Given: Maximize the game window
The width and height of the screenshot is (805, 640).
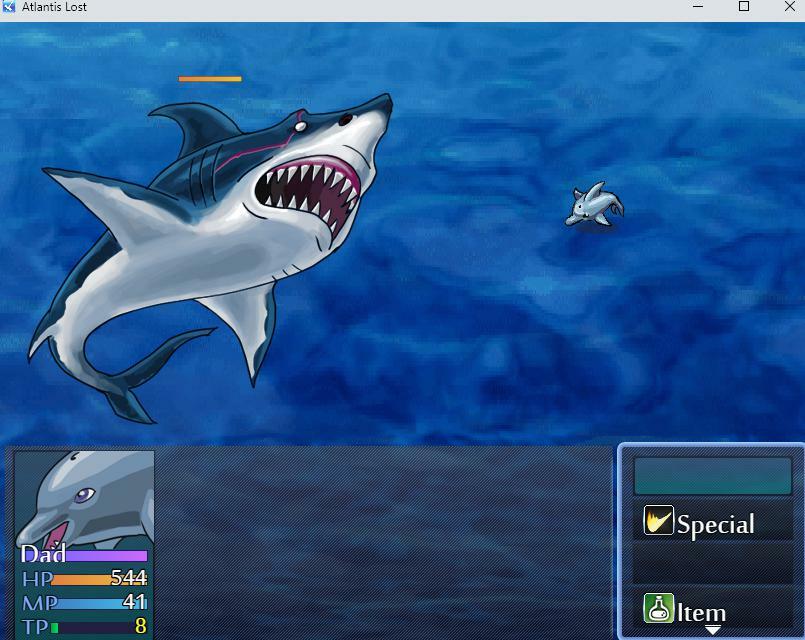Looking at the screenshot, I should (x=744, y=7).
